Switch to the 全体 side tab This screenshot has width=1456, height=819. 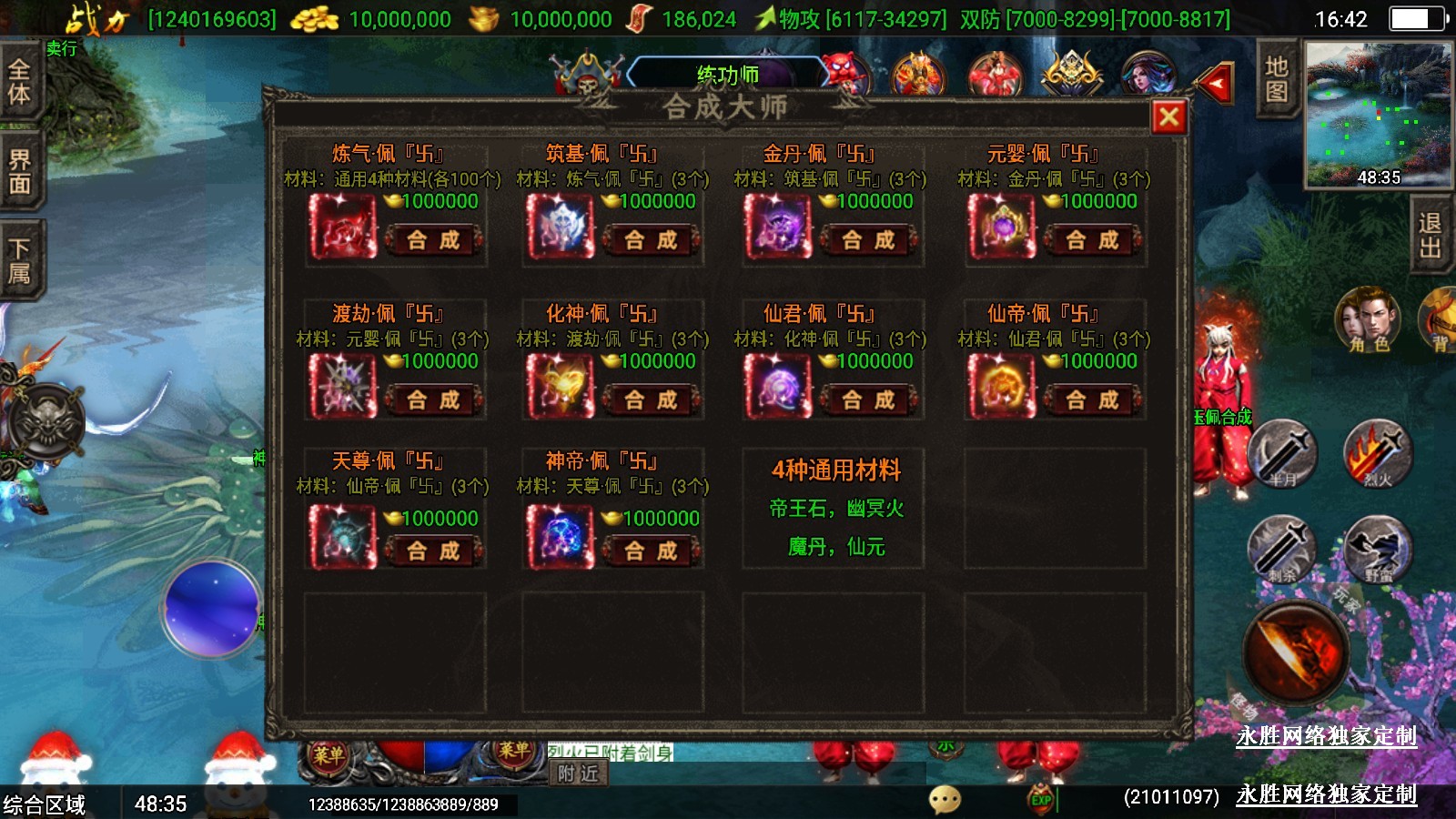pos(19,81)
